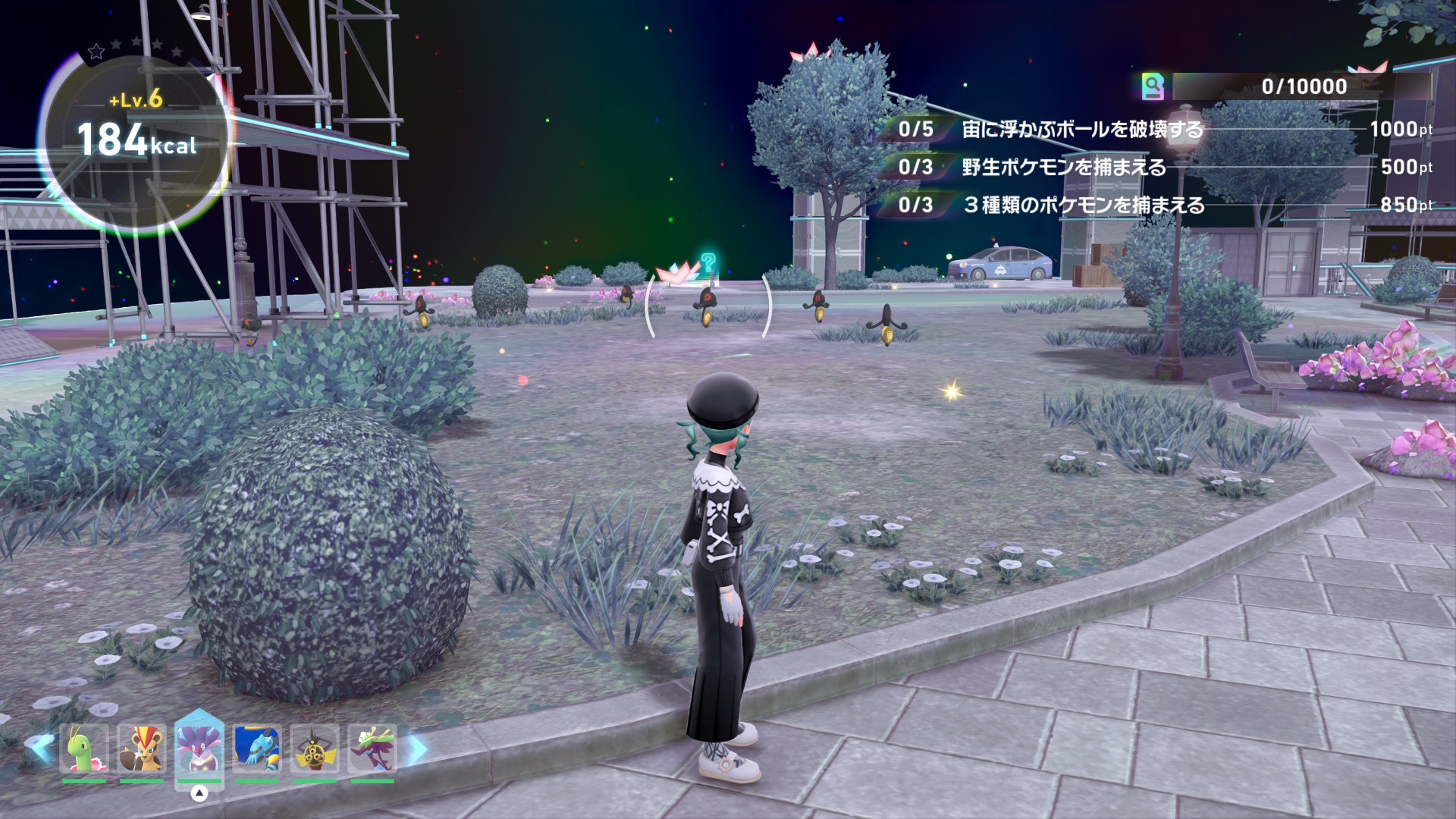This screenshot has height=819, width=1456.
Task: Click the right arrow beside the party bar
Action: coord(418,749)
